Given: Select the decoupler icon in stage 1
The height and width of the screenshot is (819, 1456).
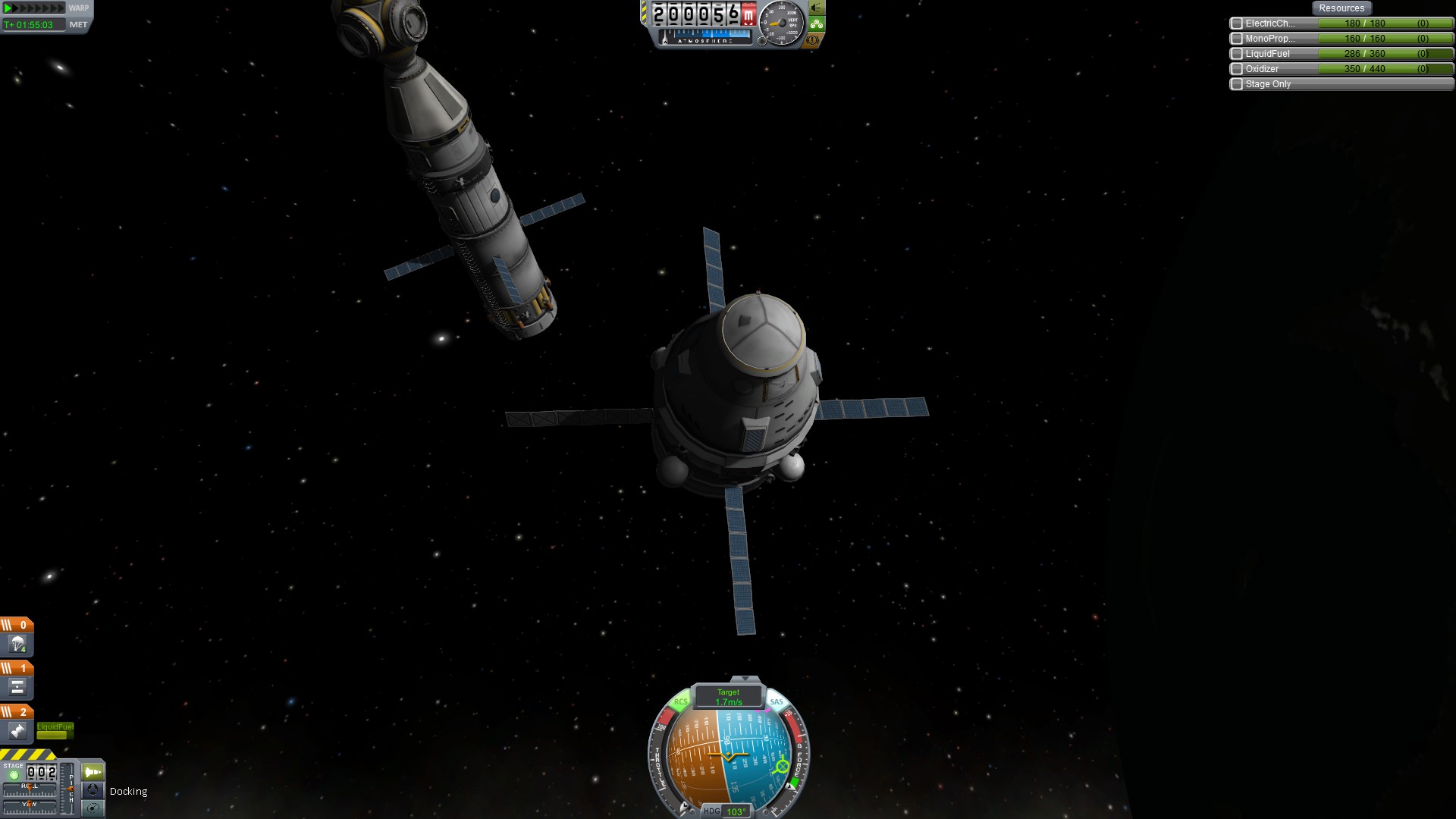Looking at the screenshot, I should pos(17,688).
